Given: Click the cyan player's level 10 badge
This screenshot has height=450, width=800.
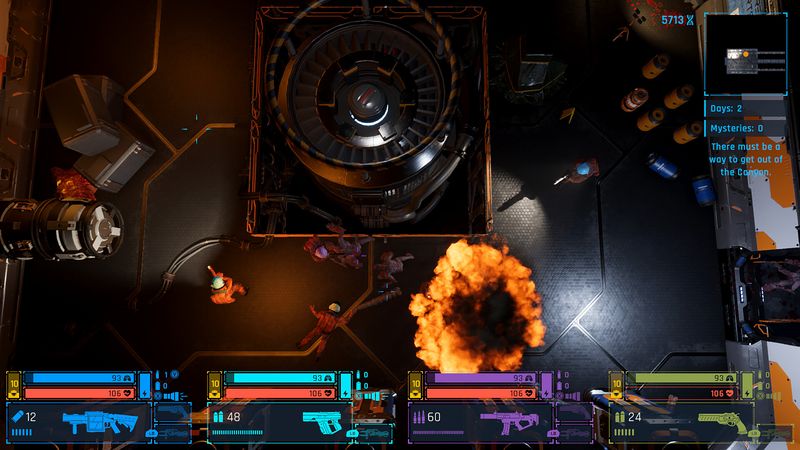Looking at the screenshot, I should click(214, 385).
